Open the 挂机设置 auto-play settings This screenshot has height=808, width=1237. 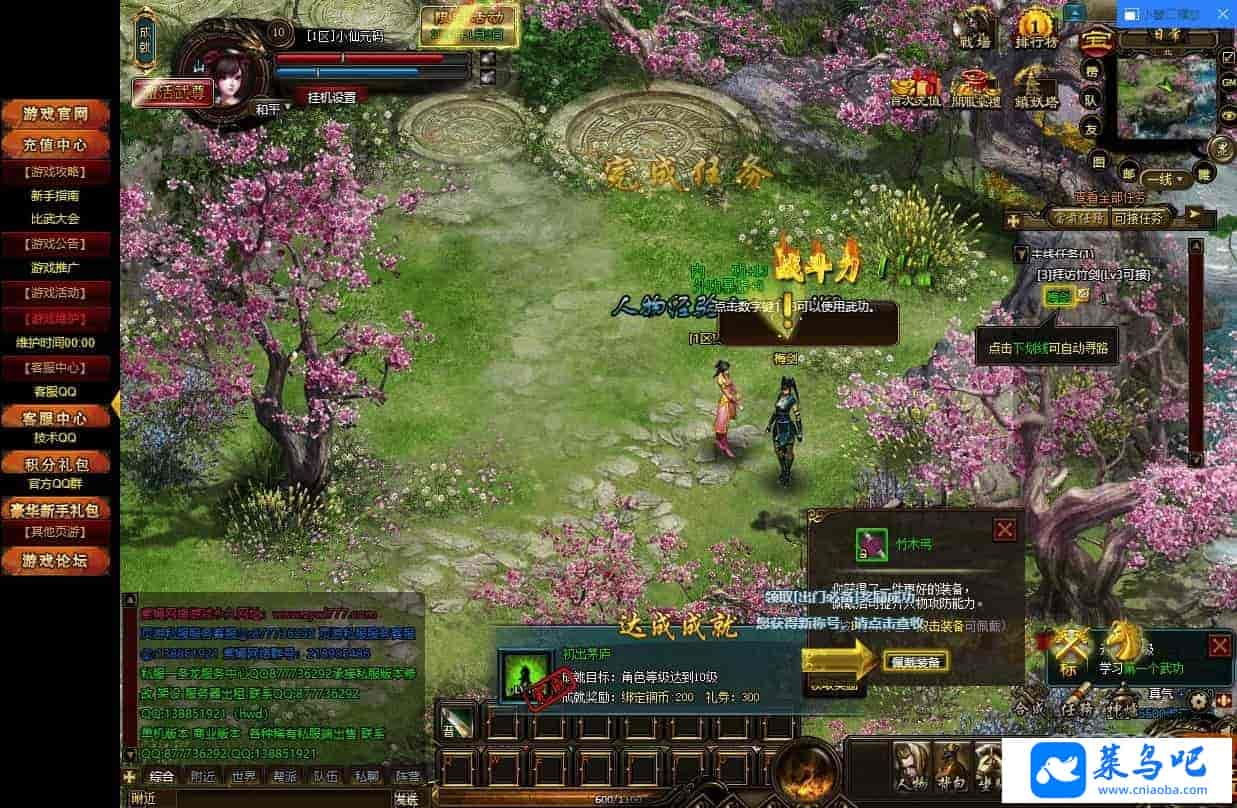coord(331,97)
